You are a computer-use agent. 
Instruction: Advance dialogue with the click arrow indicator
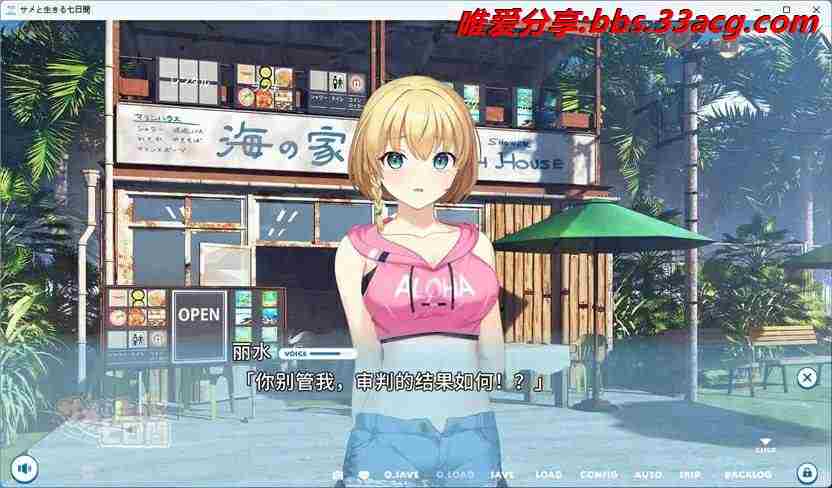pos(765,445)
